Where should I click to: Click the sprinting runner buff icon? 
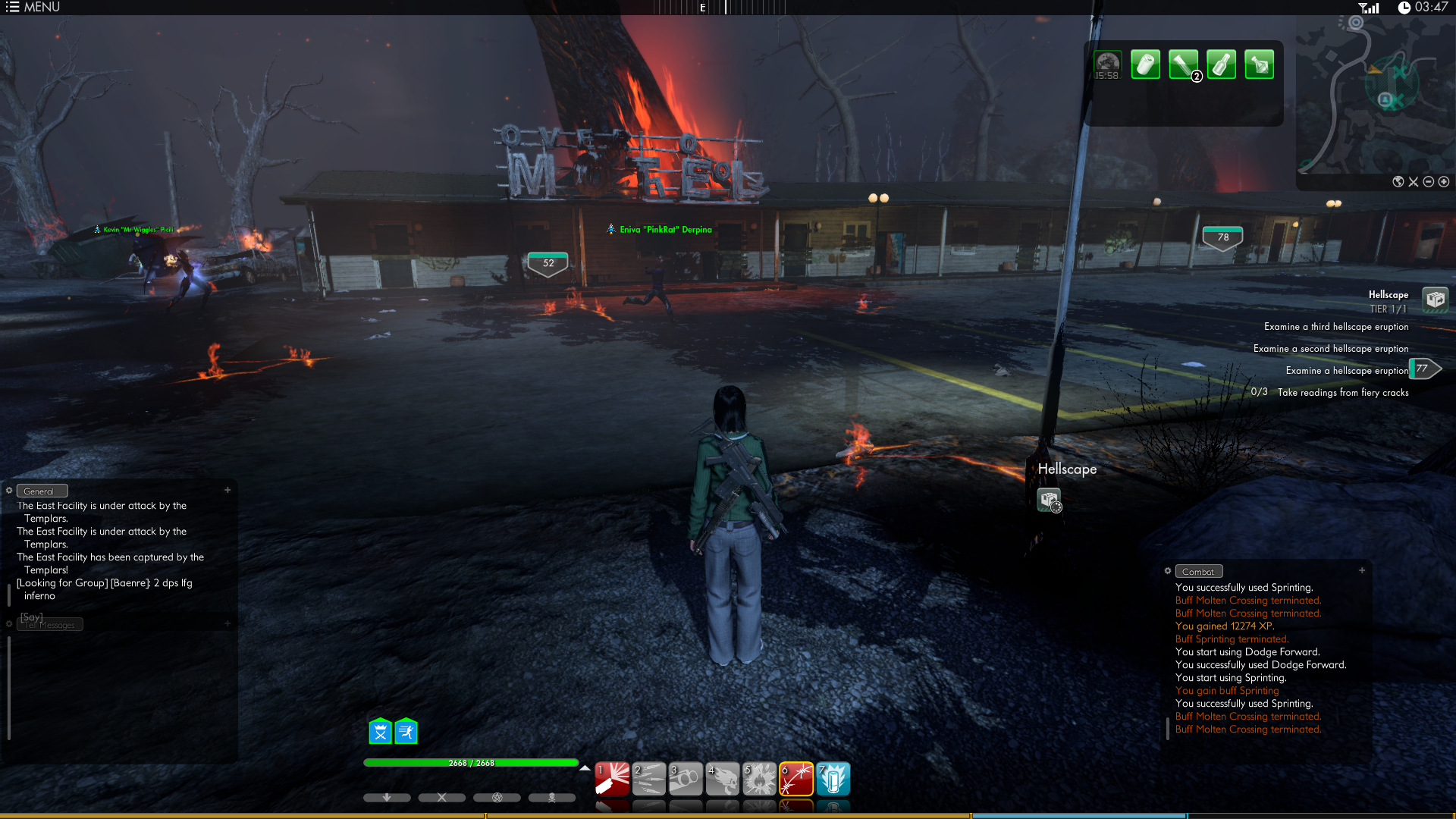(x=406, y=732)
